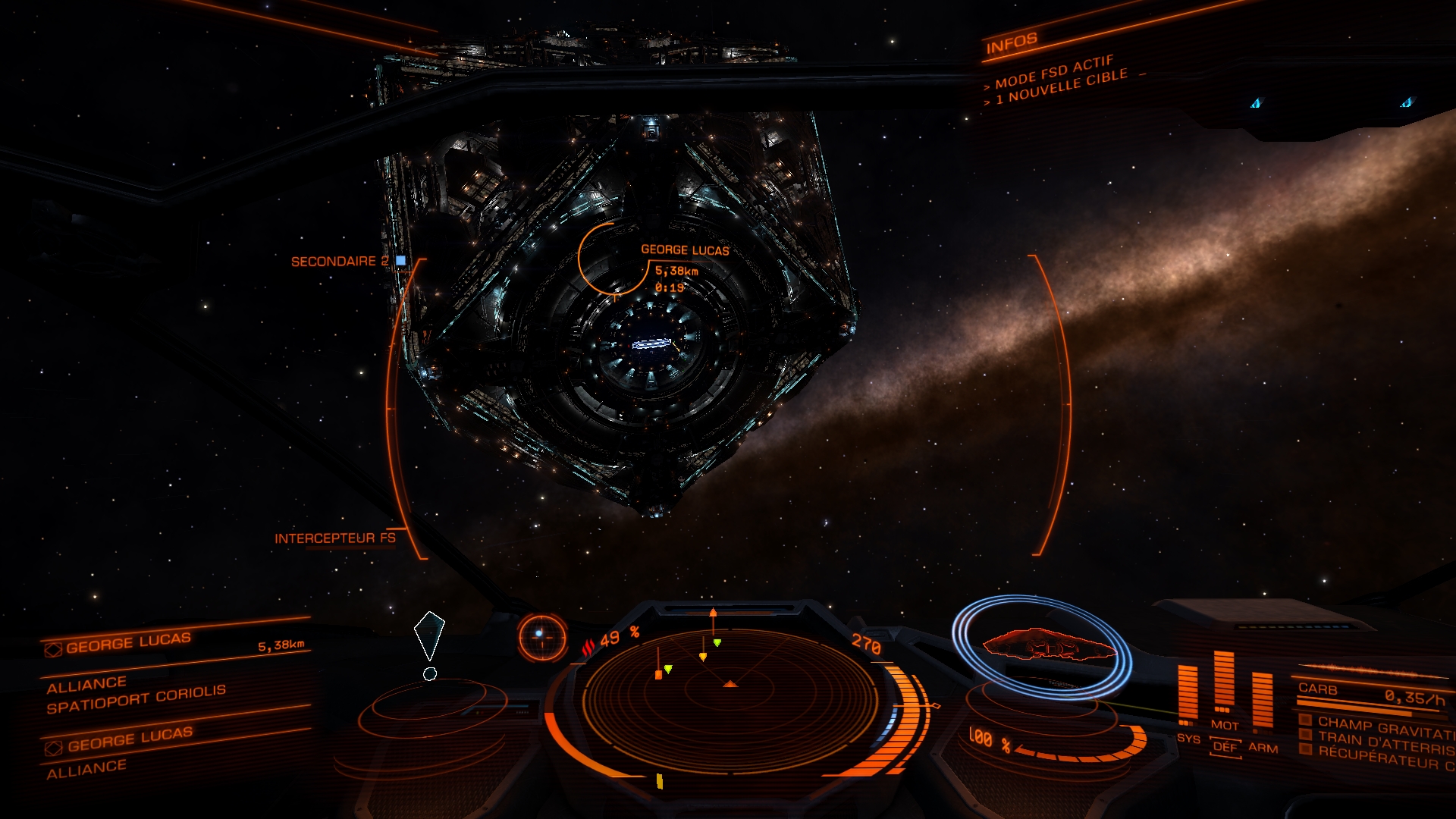Viewport: 1456px width, 819px height.
Task: Click the SECONDAIRE 2 weapon label
Action: [x=339, y=262]
